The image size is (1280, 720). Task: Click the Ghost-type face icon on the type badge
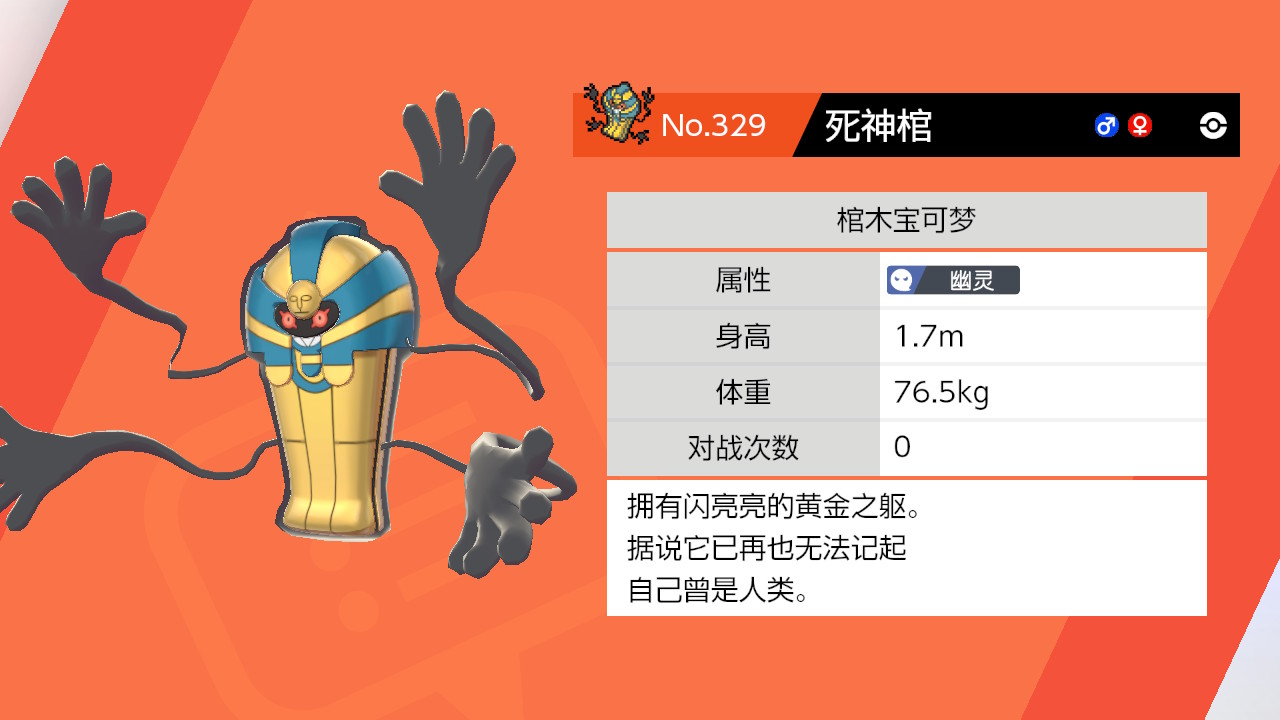coord(901,280)
